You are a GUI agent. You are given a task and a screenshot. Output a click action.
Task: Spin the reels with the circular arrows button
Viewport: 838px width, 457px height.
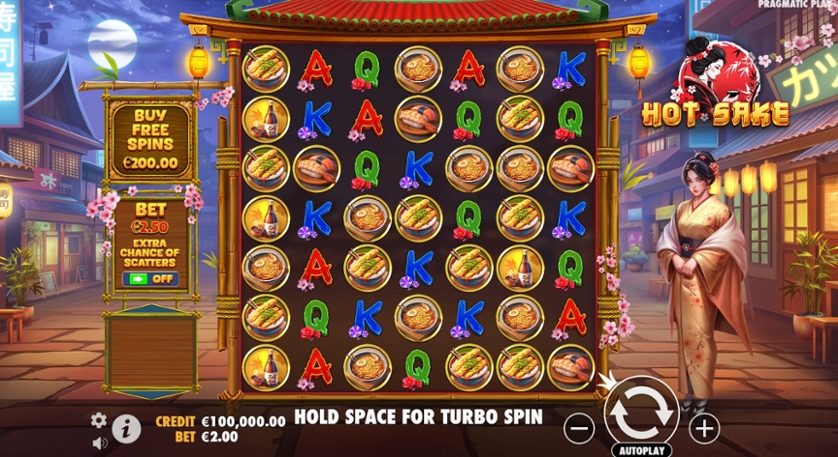point(641,410)
